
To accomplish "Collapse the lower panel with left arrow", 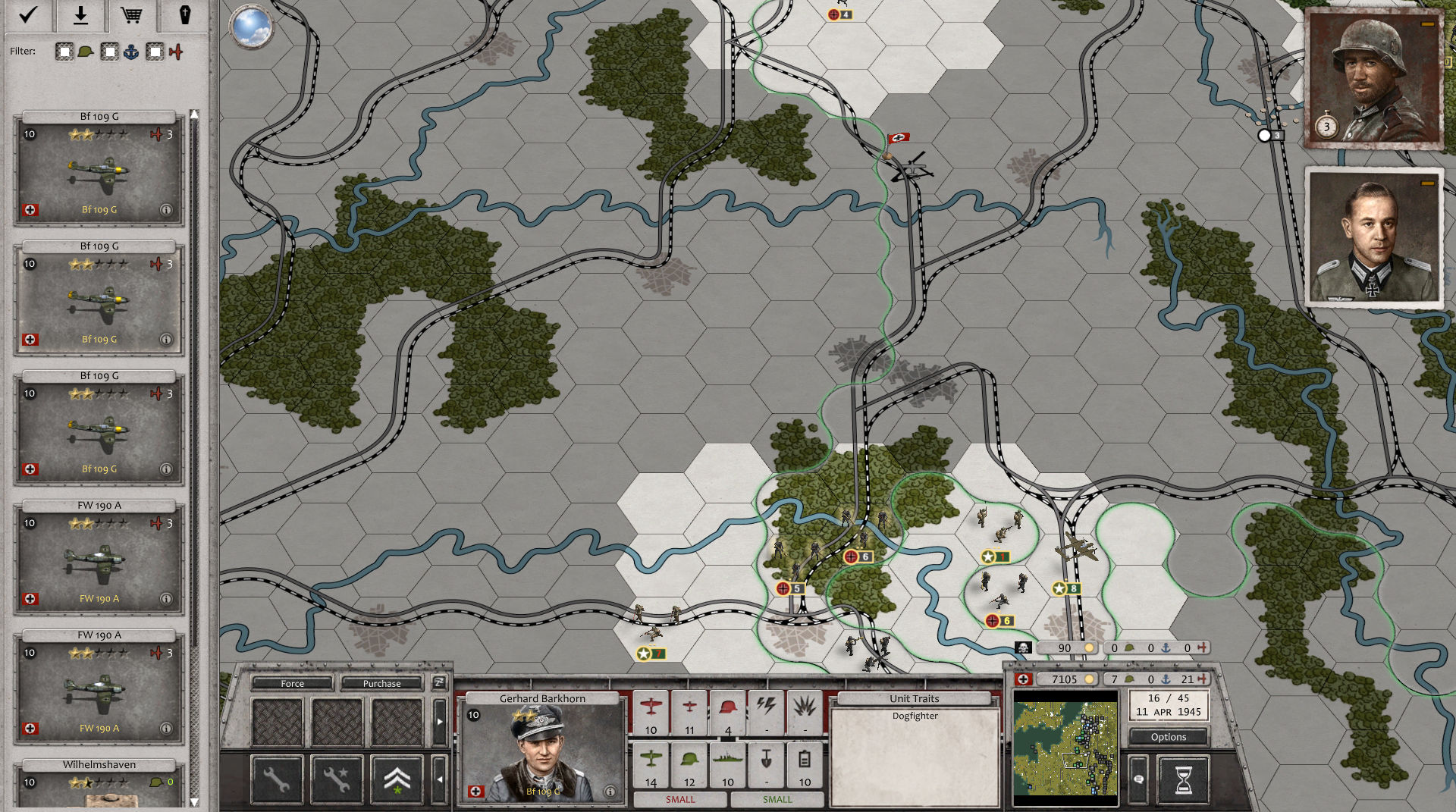I will coord(439,779).
